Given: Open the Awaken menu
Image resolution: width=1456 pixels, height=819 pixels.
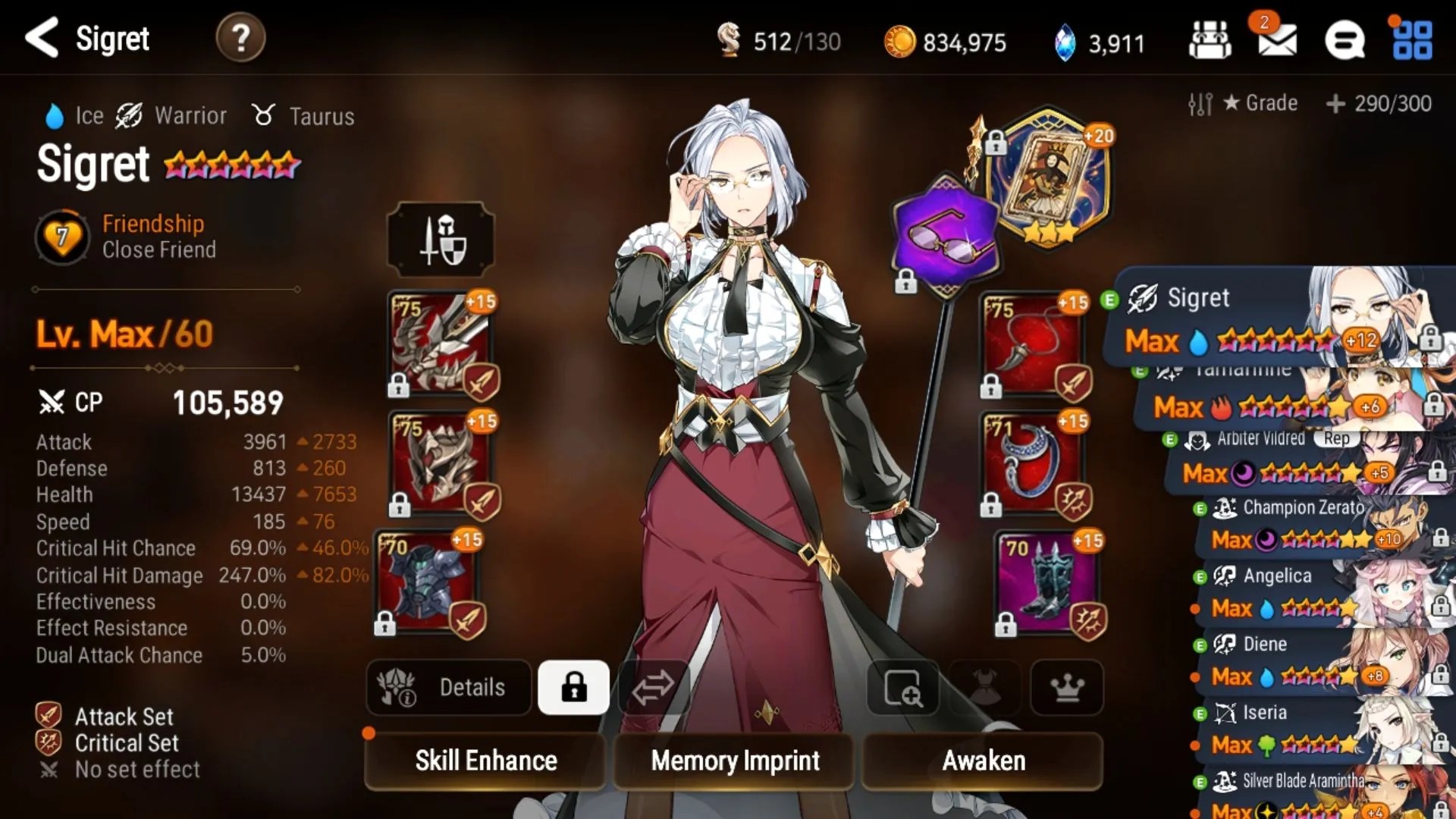Looking at the screenshot, I should (983, 761).
